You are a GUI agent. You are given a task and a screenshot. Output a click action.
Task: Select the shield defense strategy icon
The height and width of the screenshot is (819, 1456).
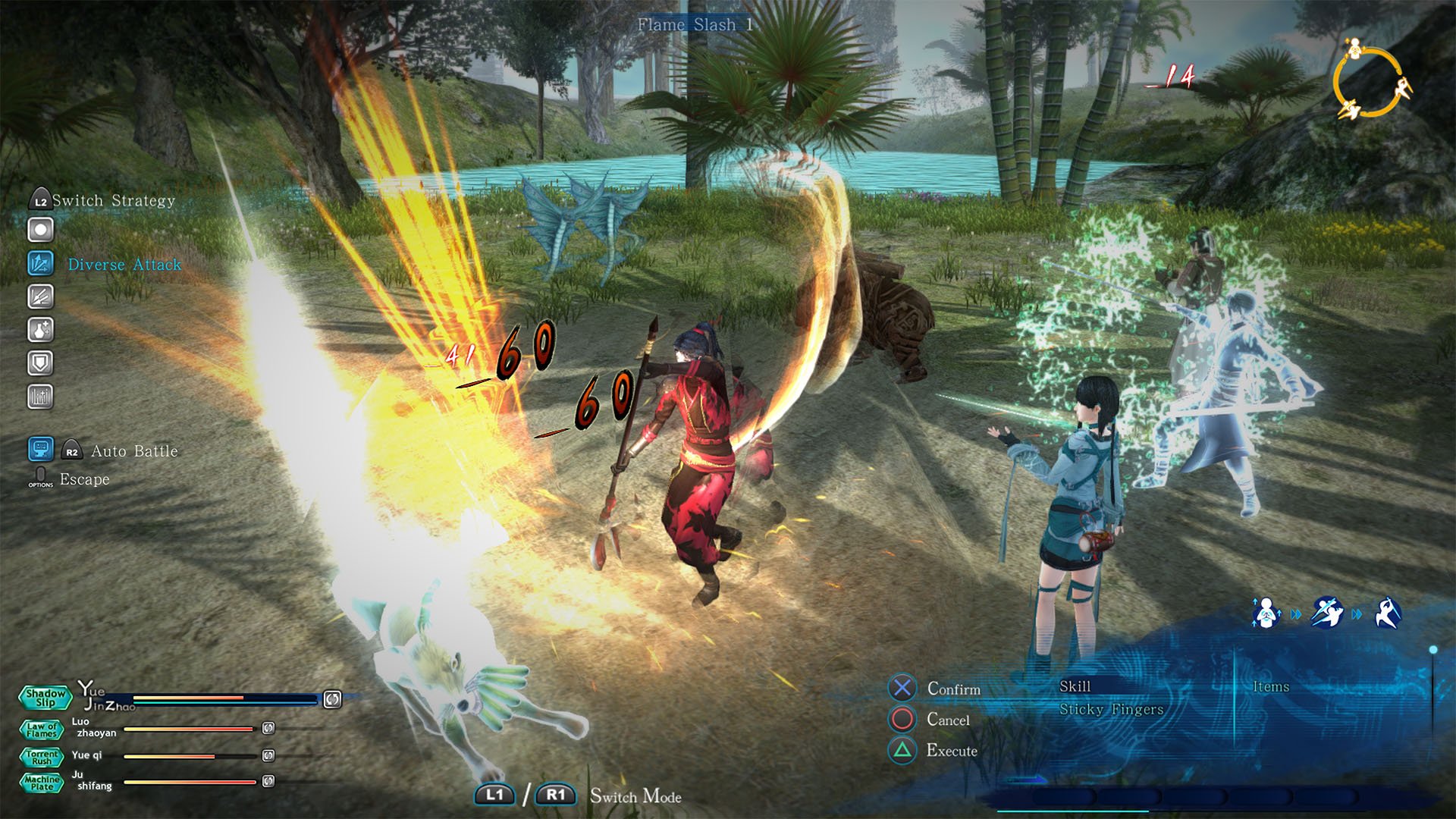pyautogui.click(x=40, y=363)
